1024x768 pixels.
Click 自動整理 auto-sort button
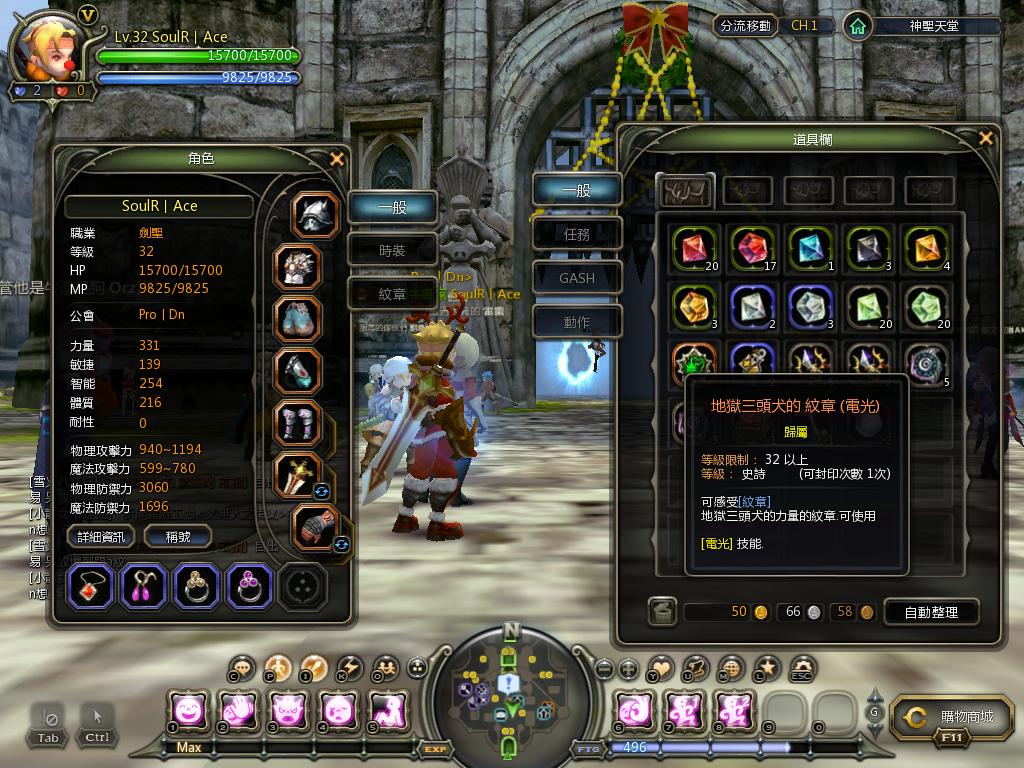pyautogui.click(x=930, y=612)
